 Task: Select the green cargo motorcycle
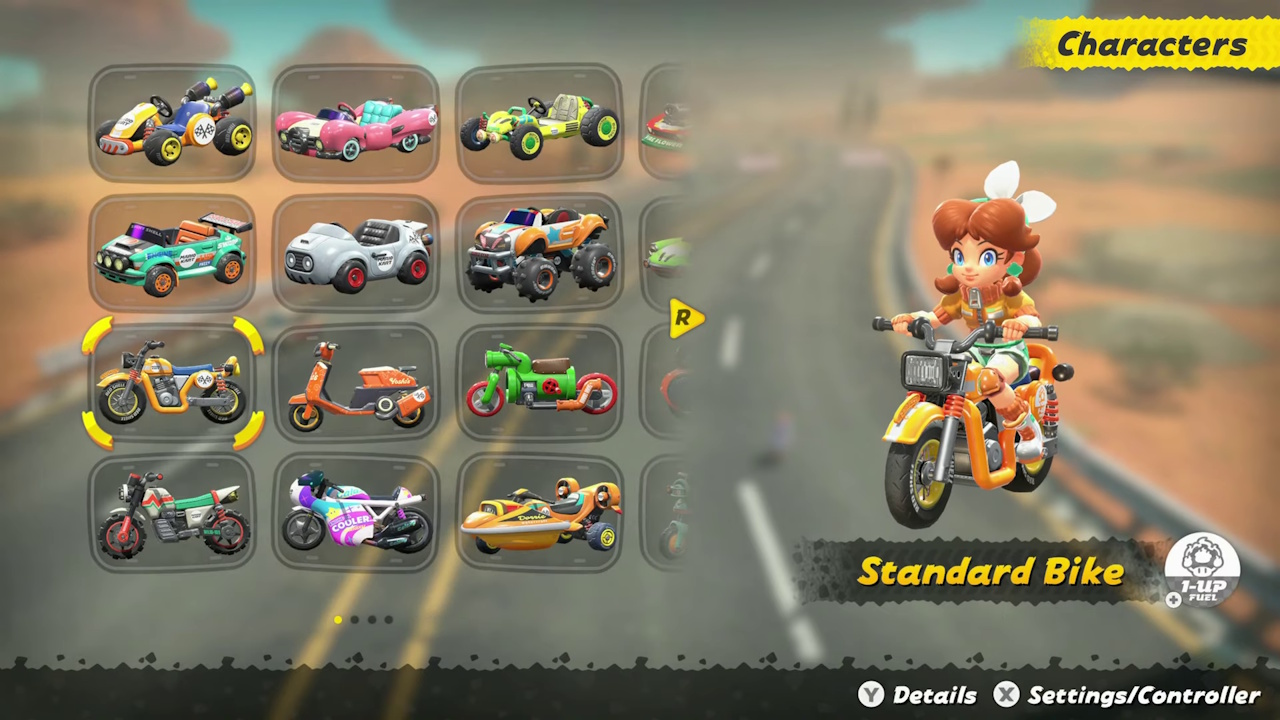(540, 383)
